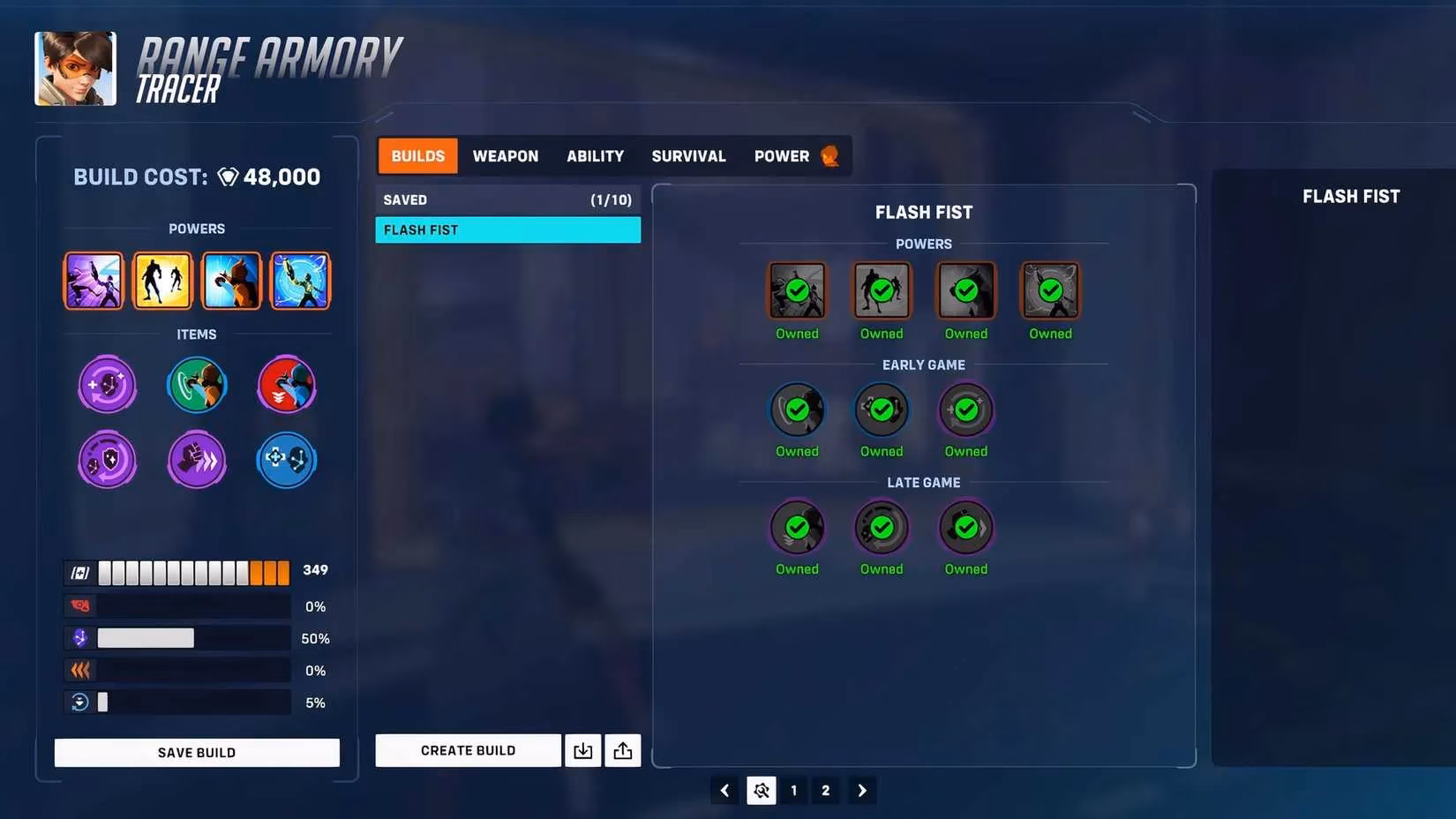Pick the blue crosshair item icon
1456x819 pixels.
pyautogui.click(x=286, y=460)
